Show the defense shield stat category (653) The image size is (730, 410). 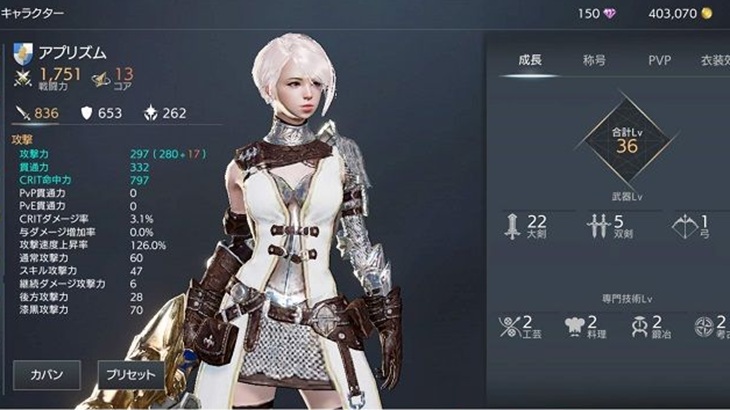(x=100, y=113)
